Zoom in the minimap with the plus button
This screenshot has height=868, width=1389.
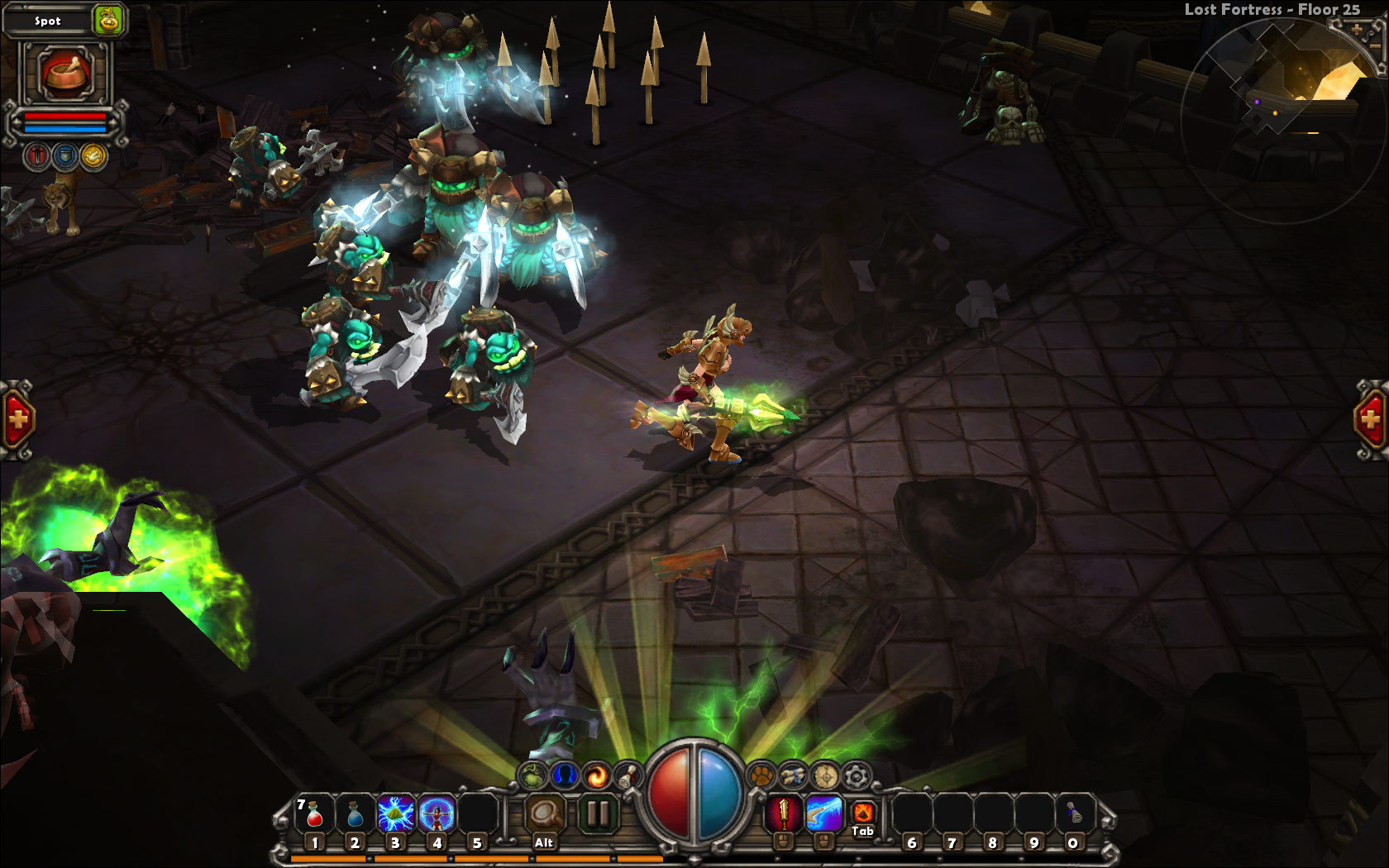[x=1357, y=29]
